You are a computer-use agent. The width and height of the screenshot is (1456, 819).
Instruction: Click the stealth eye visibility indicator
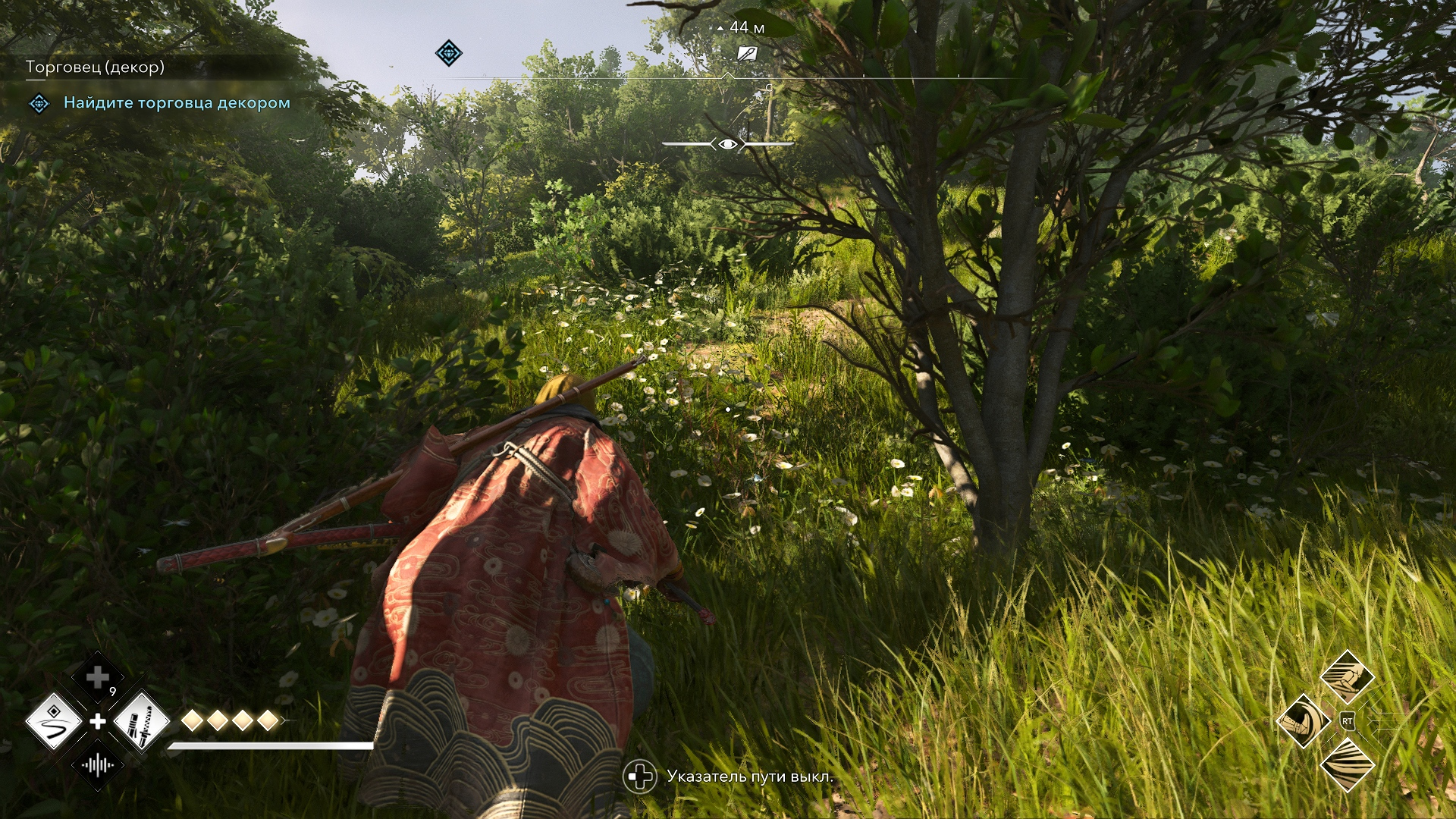[727, 144]
